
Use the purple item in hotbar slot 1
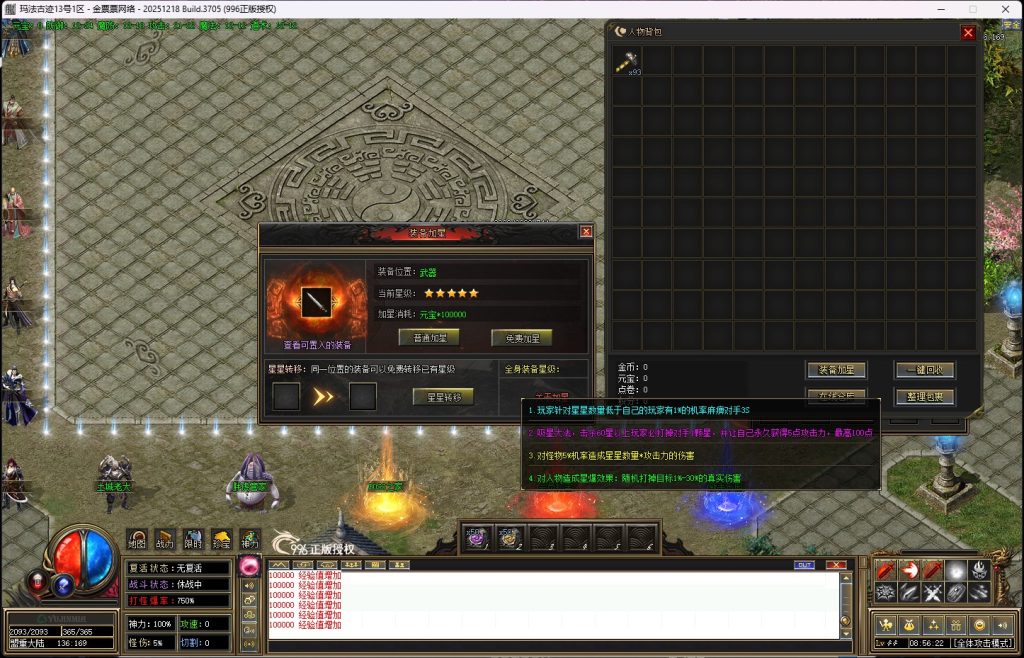click(475, 538)
